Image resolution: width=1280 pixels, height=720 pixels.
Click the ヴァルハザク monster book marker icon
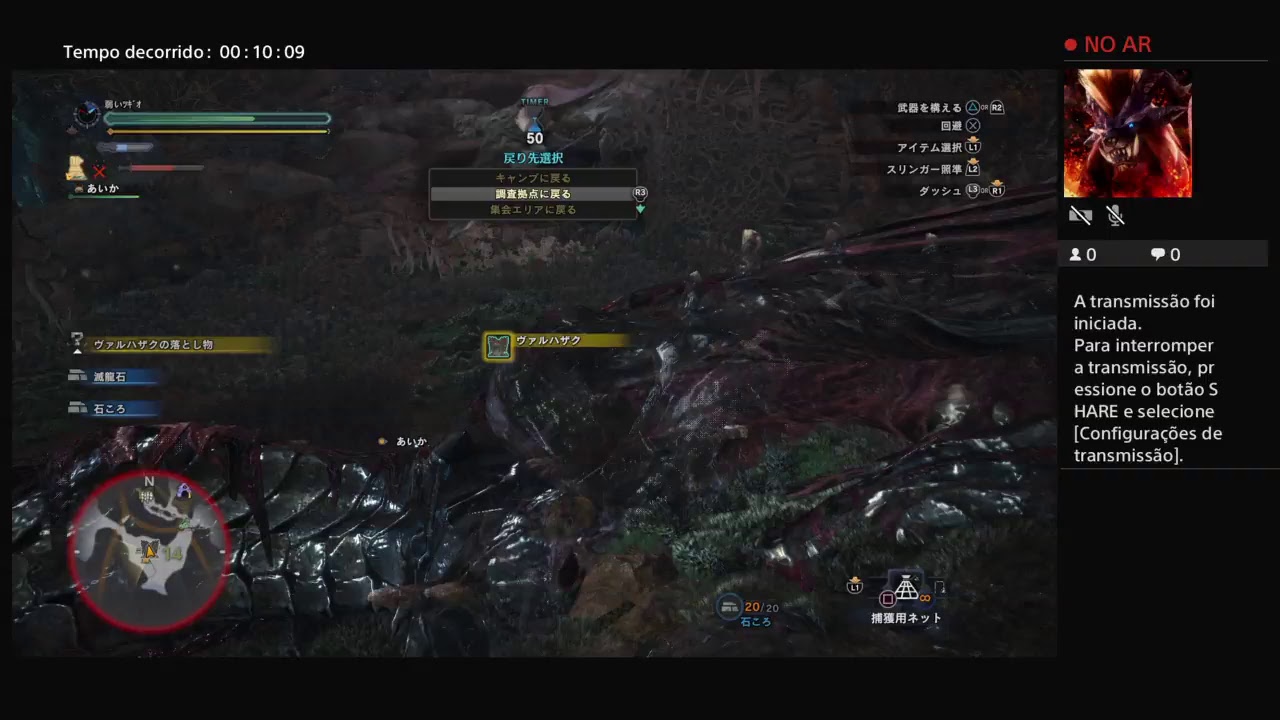pyautogui.click(x=497, y=341)
